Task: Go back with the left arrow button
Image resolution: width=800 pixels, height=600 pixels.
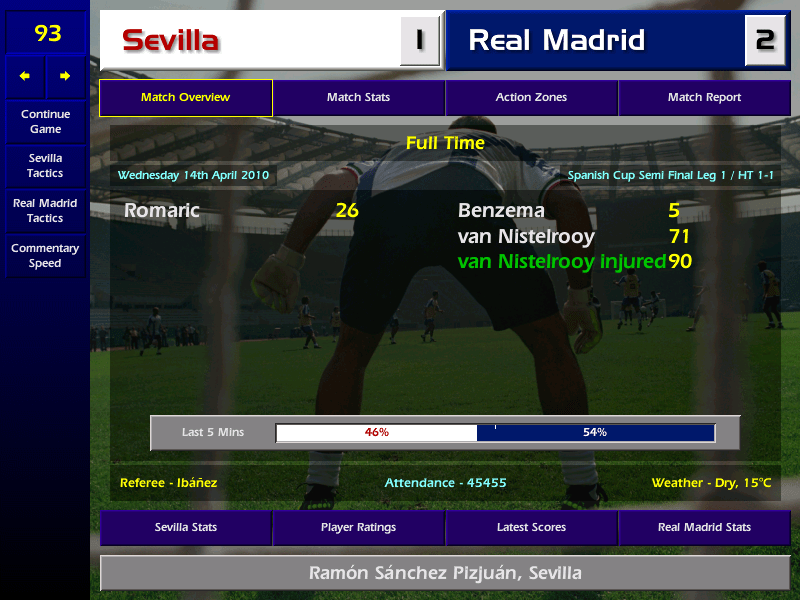Action: pos(25,76)
